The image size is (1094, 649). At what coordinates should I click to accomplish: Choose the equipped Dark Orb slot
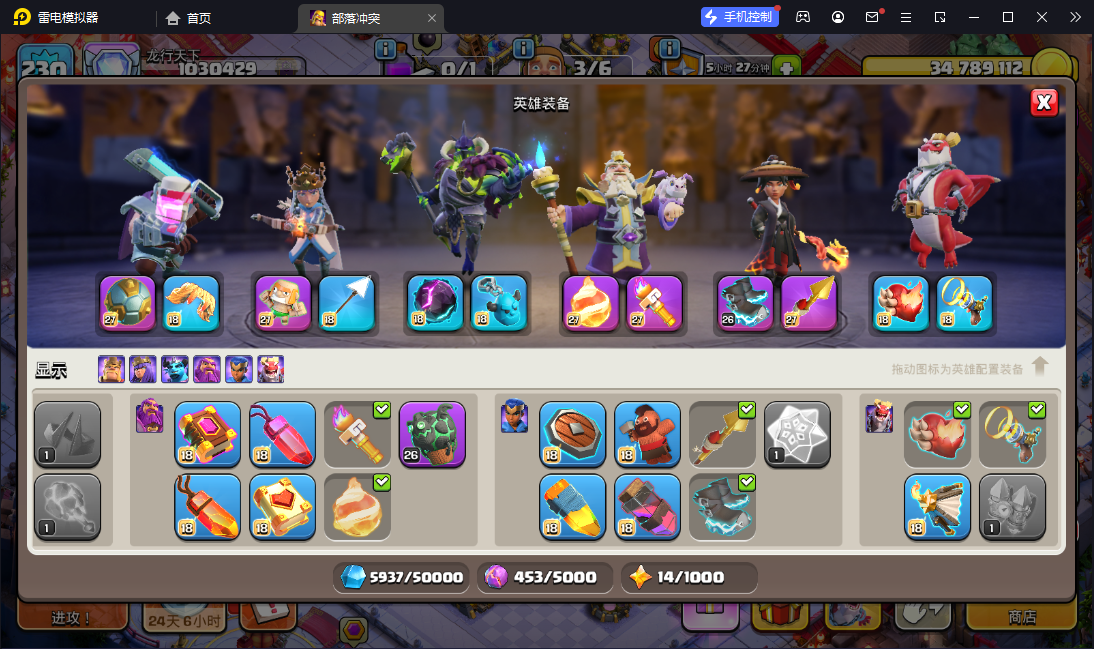click(435, 302)
